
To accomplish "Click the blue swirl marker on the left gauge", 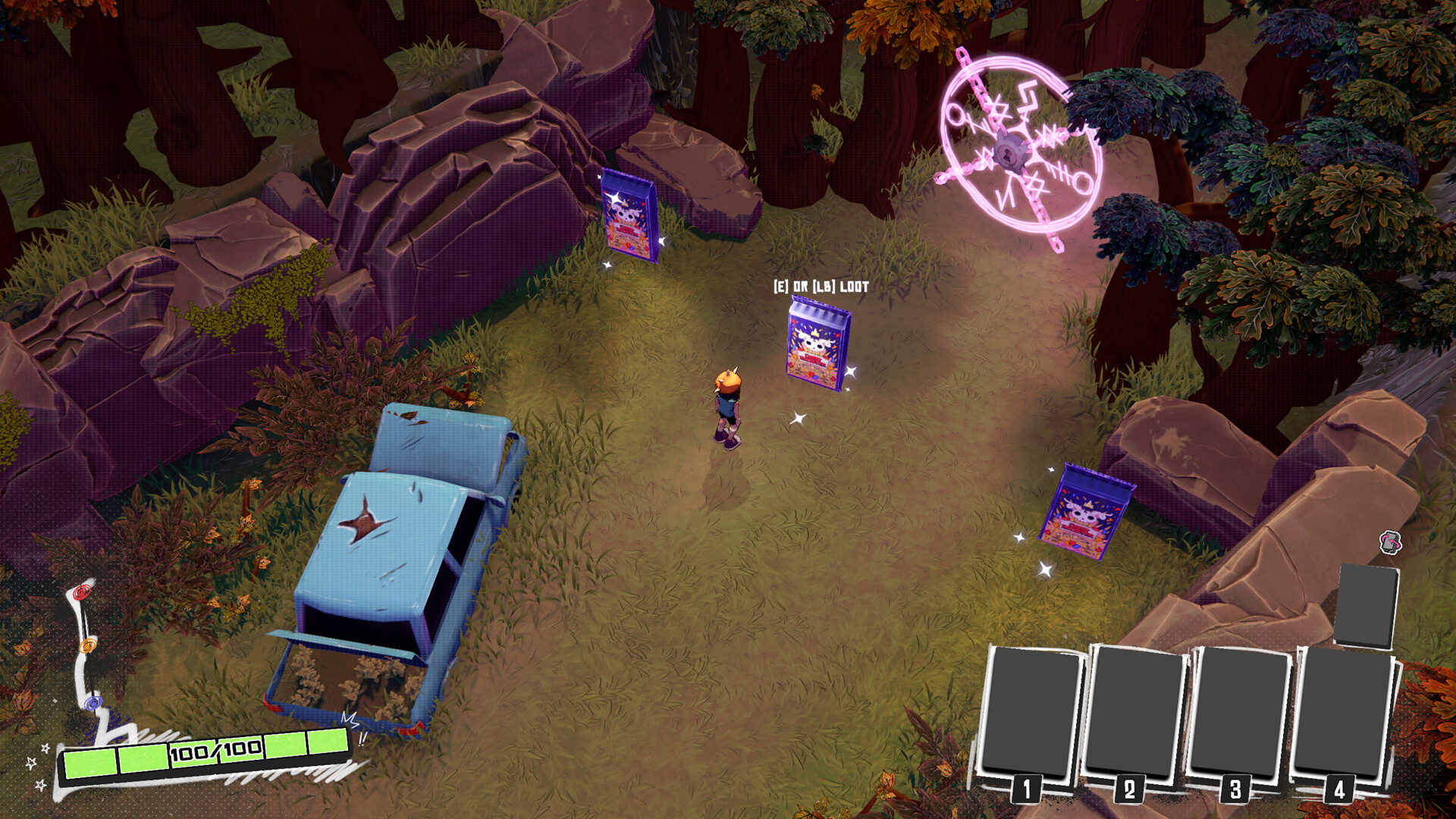I will 93,701.
